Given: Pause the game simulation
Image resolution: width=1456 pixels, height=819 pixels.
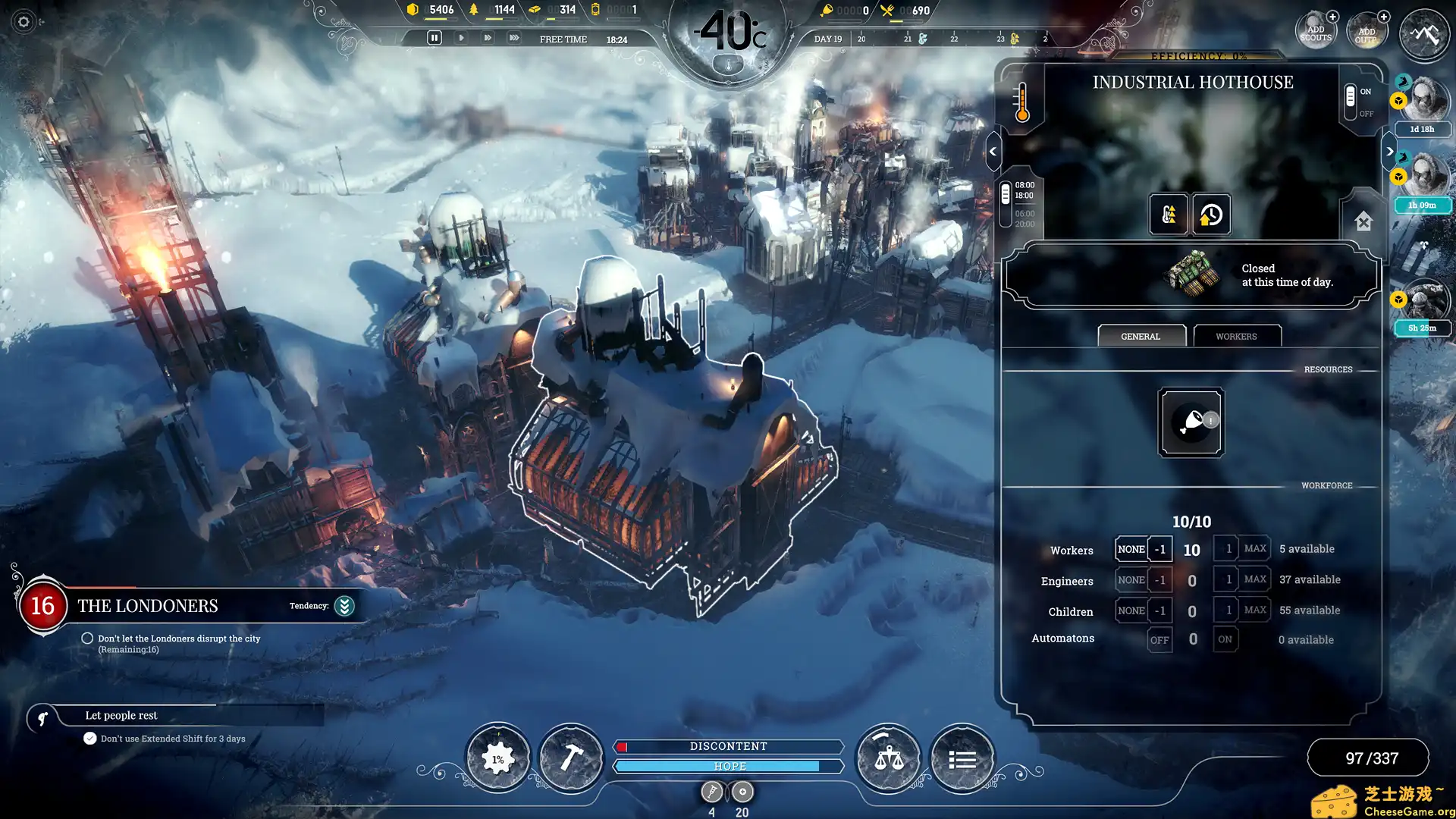Looking at the screenshot, I should tap(435, 36).
